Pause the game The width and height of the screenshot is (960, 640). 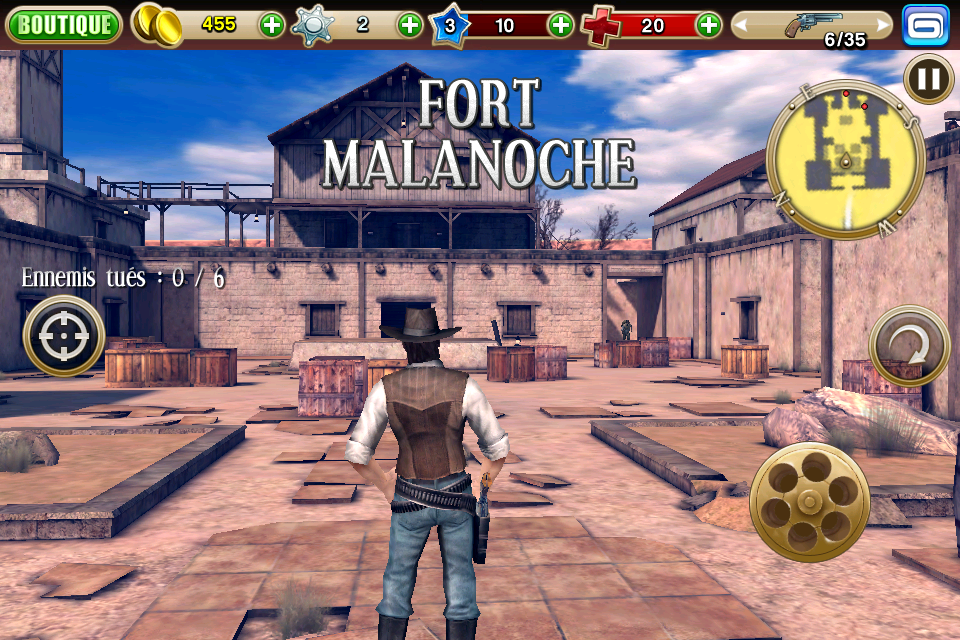pyautogui.click(x=928, y=78)
